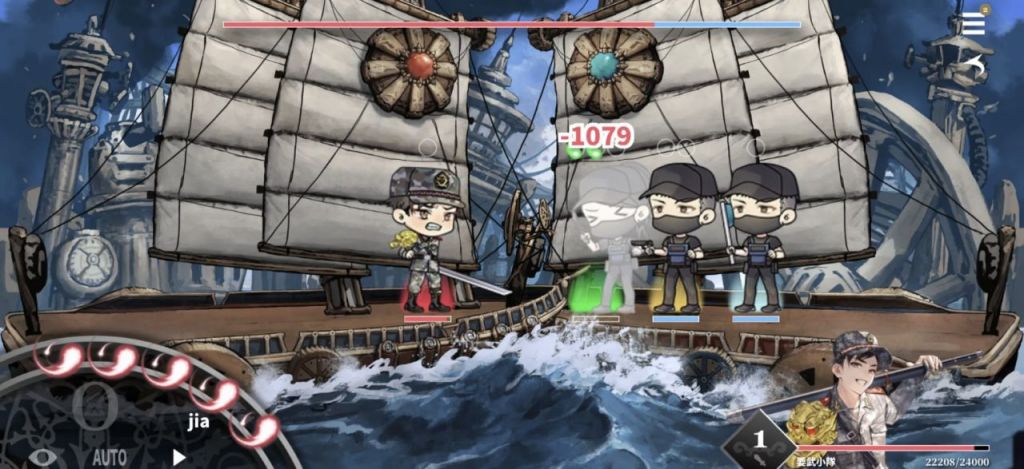Click the curved back arrow icon
The height and width of the screenshot is (469, 1024).
[x=975, y=66]
